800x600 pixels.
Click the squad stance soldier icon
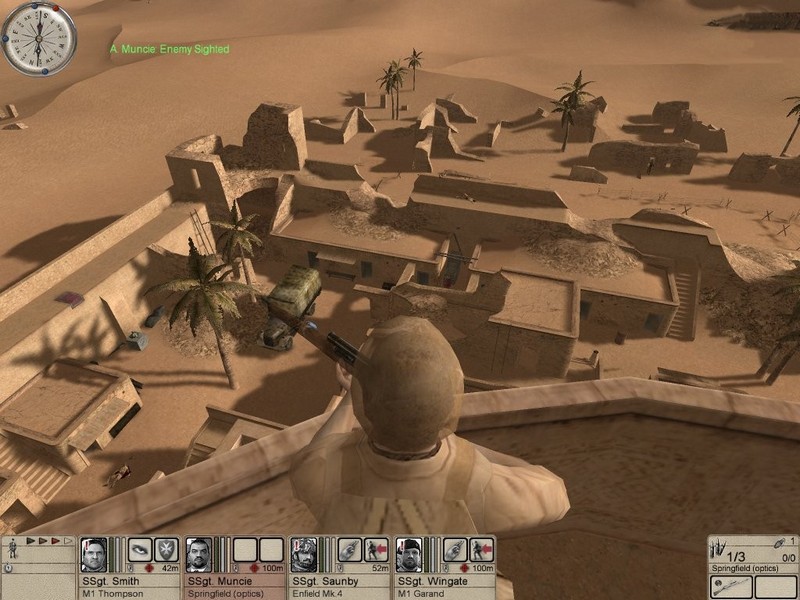click(x=12, y=548)
